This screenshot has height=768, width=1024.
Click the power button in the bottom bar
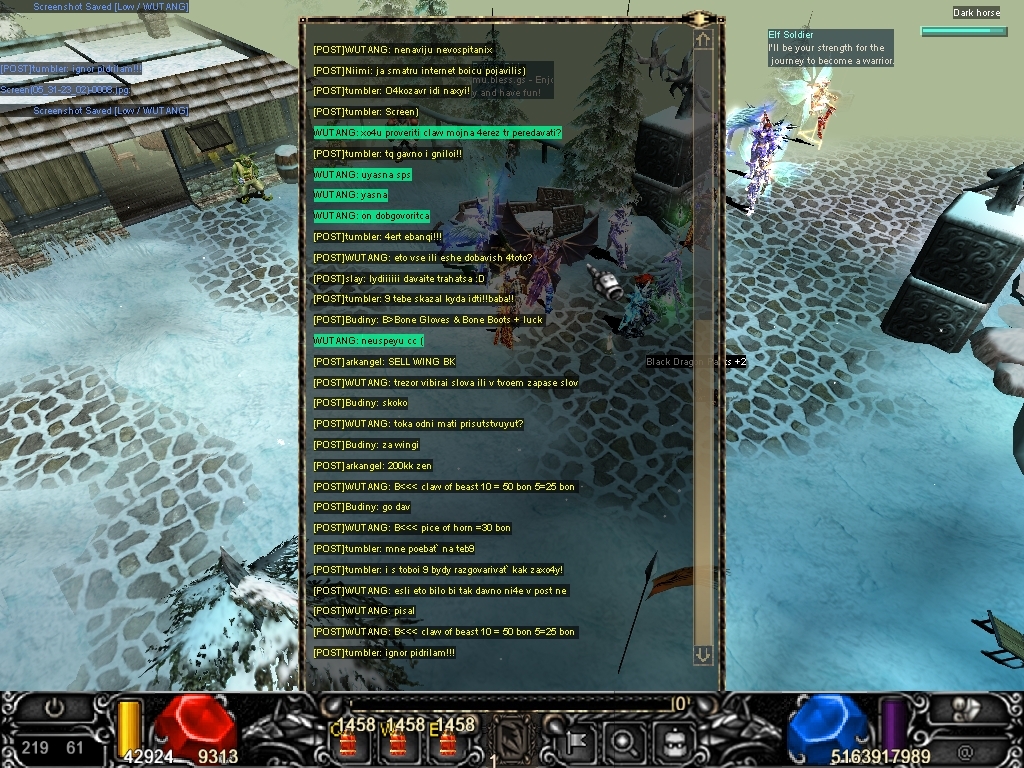click(54, 708)
